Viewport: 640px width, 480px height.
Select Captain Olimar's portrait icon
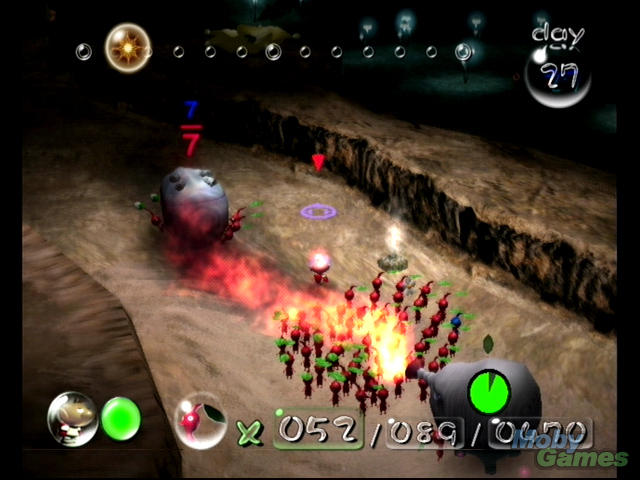[x=73, y=417]
